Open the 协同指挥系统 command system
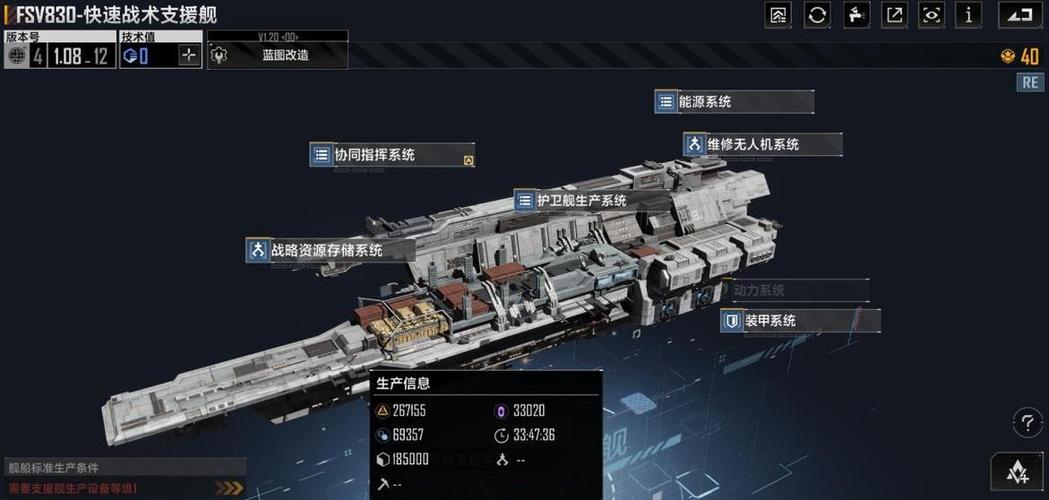This screenshot has height=500, width=1049. pos(390,155)
